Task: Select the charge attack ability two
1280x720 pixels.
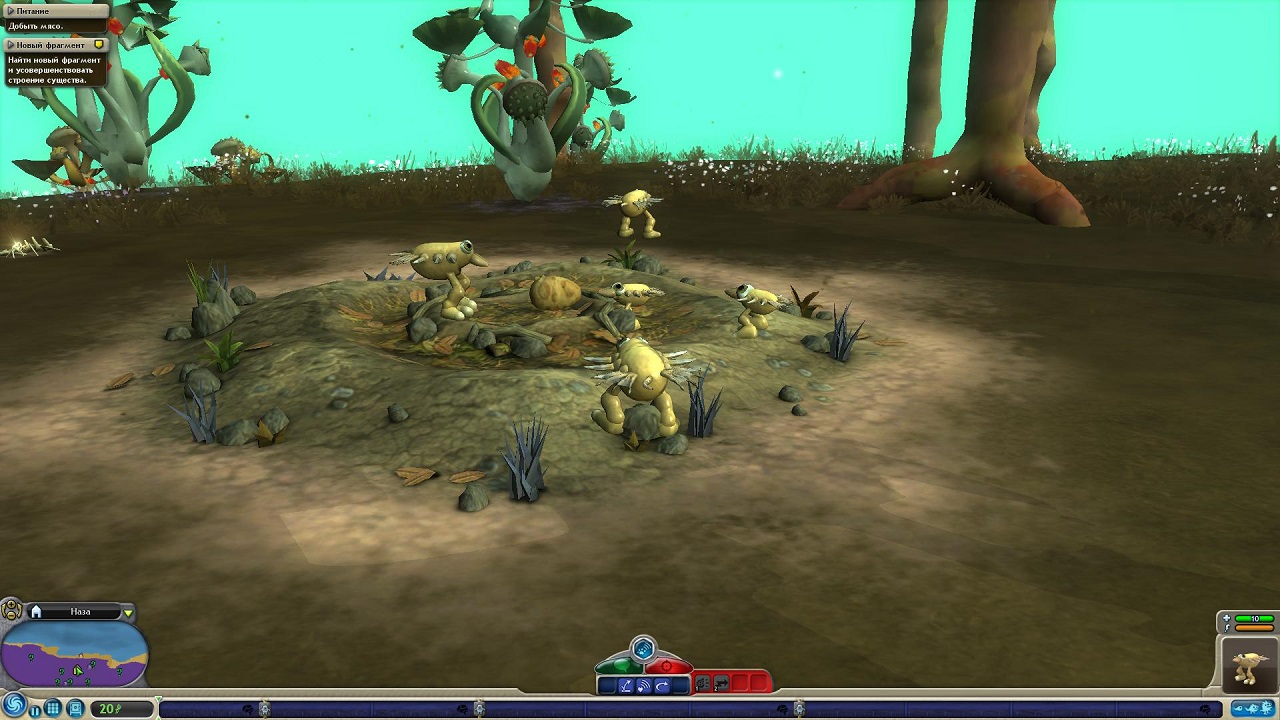Action: pyautogui.click(x=721, y=684)
